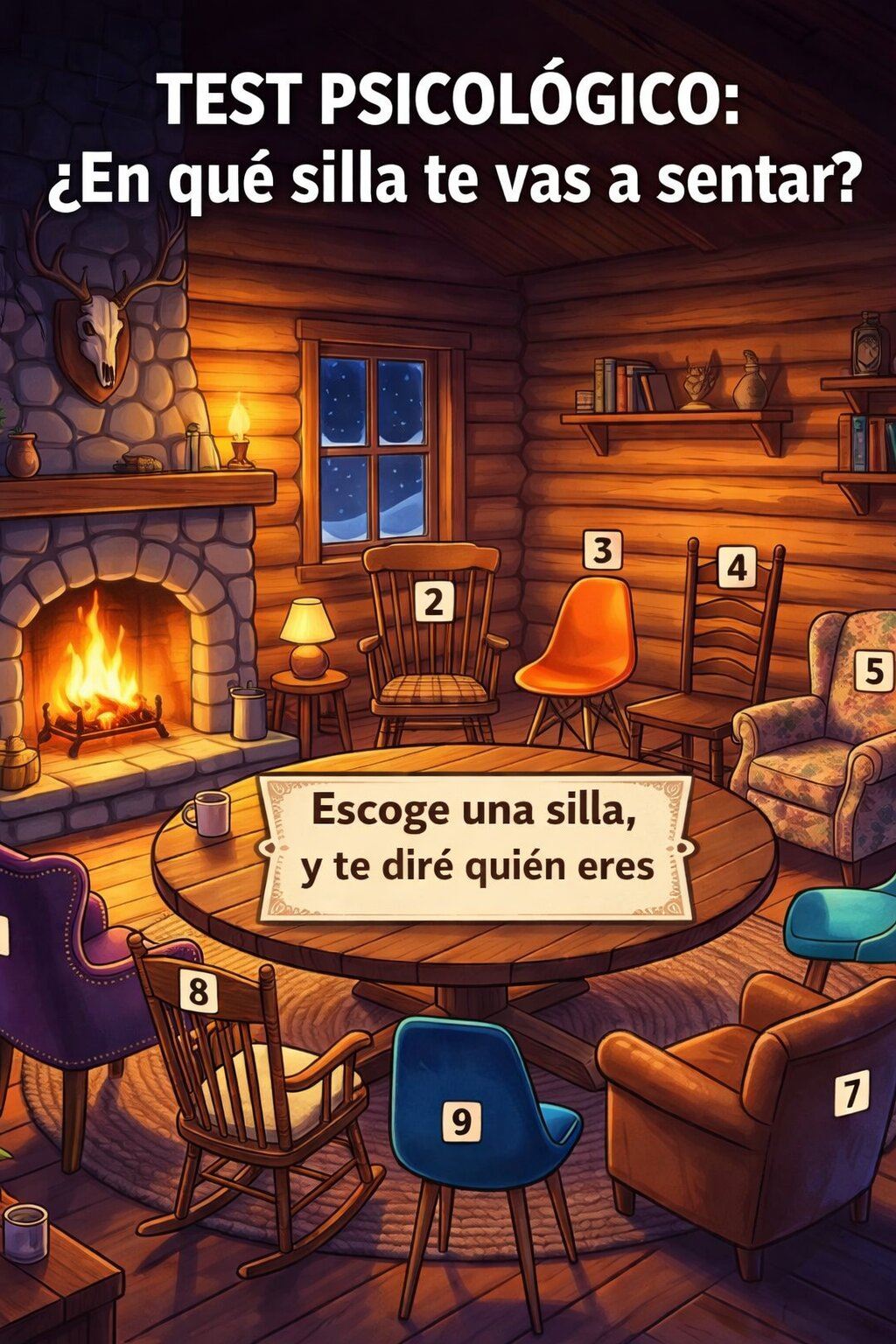The image size is (896, 1344).
Task: Pick the teal chair beside the table
Action: tap(842, 929)
